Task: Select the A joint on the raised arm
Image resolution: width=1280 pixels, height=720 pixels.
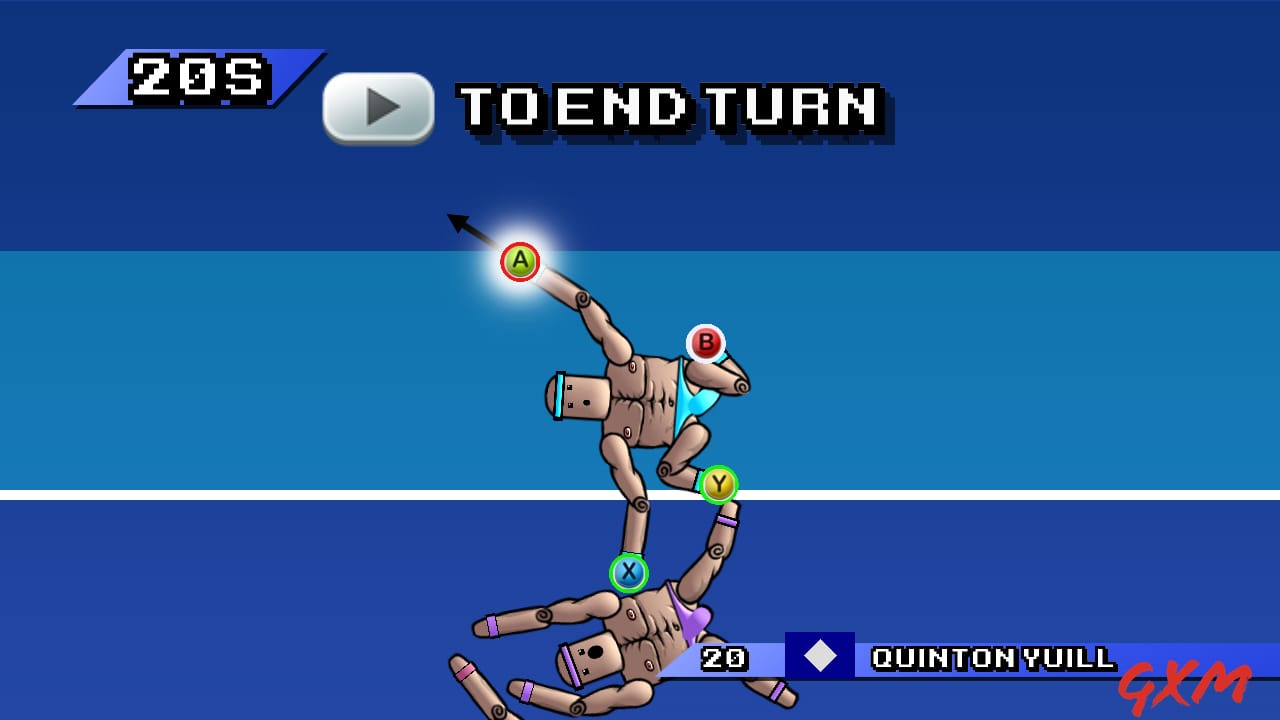Action: click(x=519, y=261)
